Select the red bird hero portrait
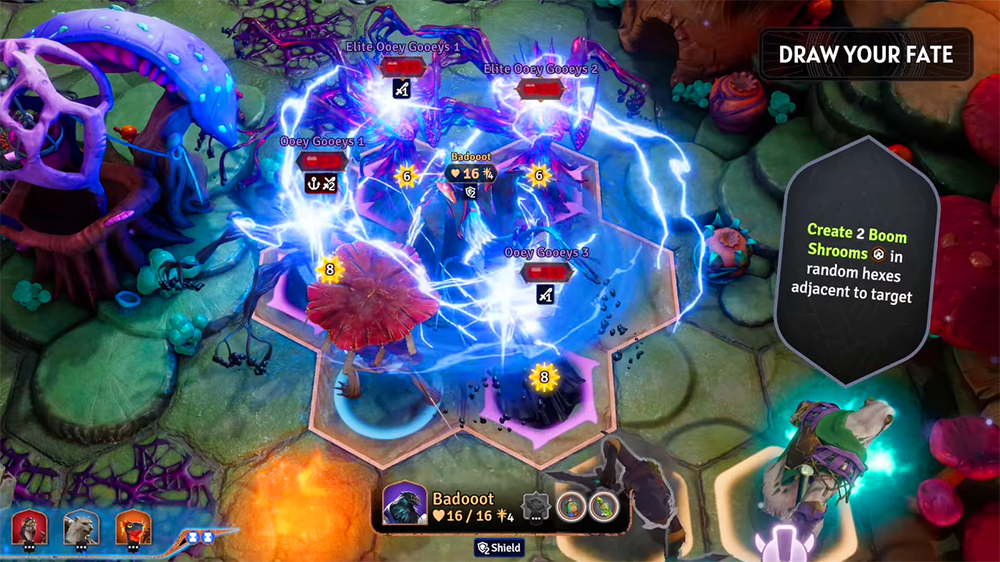 133,526
